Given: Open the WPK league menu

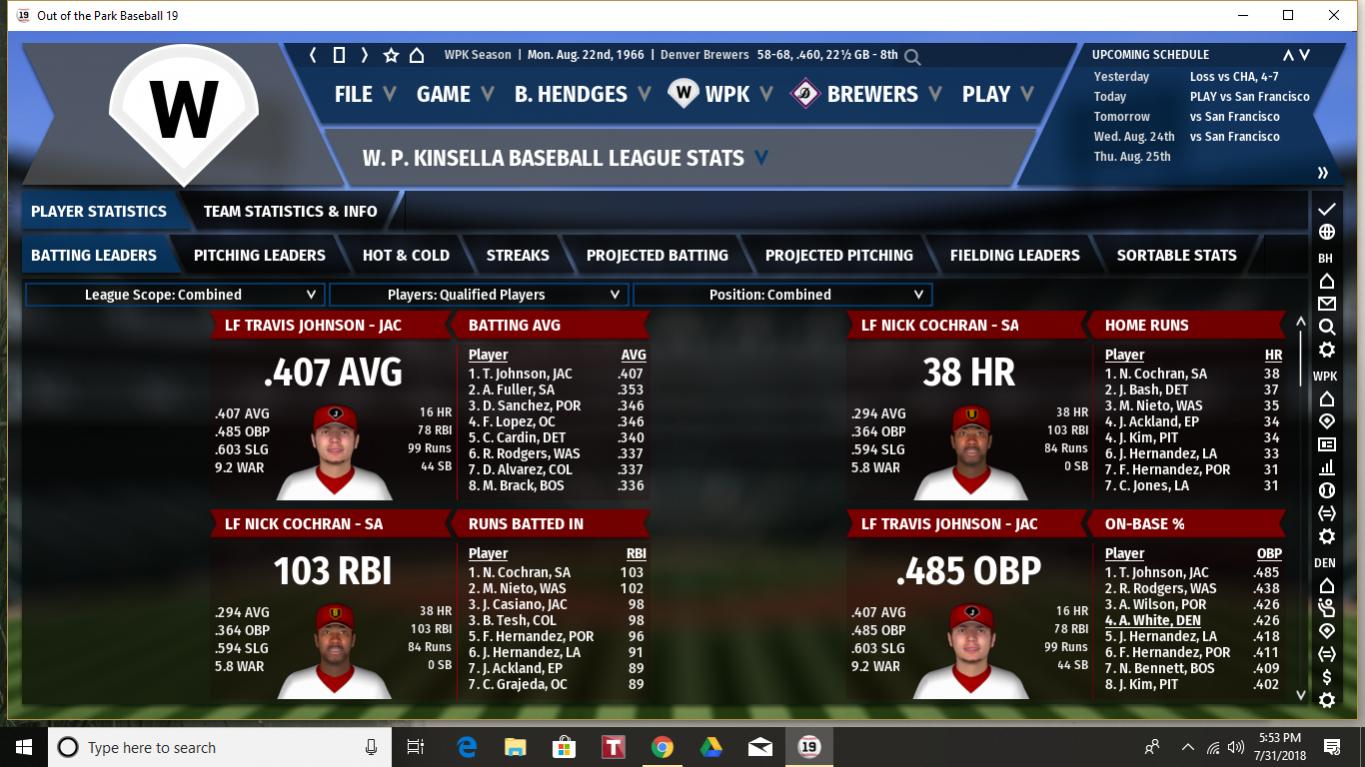Looking at the screenshot, I should pyautogui.click(x=726, y=94).
